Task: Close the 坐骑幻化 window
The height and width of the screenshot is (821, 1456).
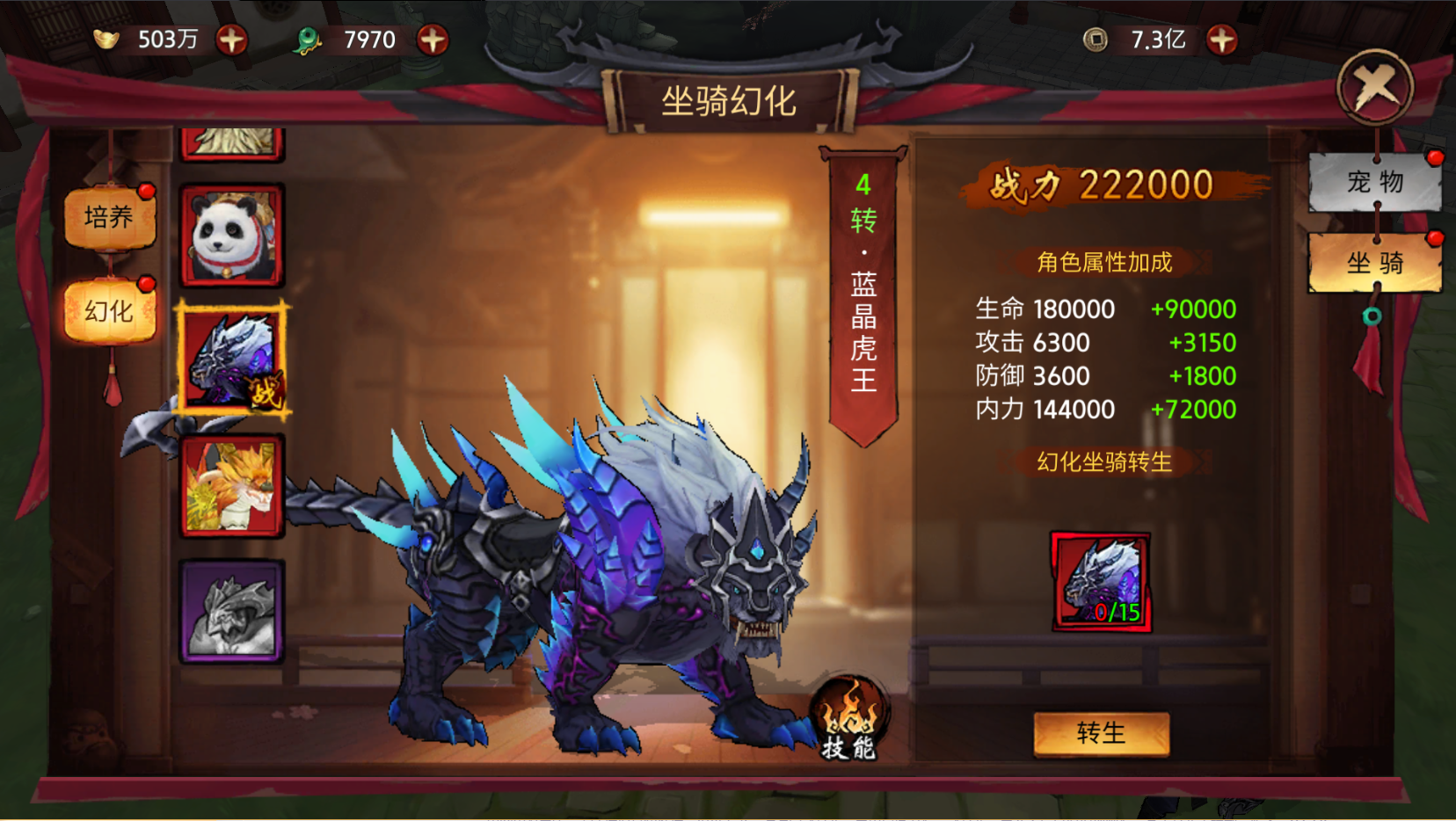Action: (1374, 87)
